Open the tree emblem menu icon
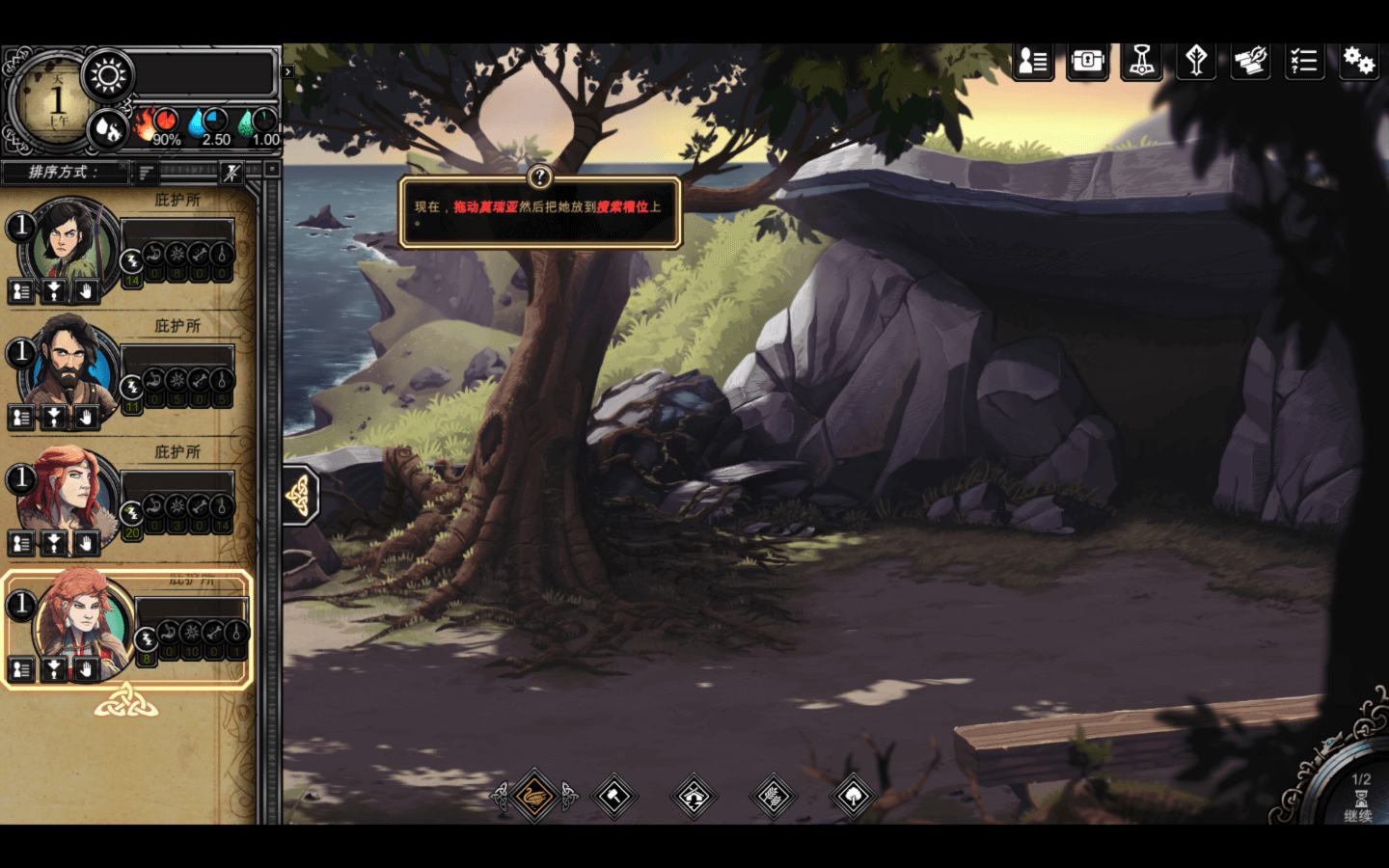 (1196, 62)
